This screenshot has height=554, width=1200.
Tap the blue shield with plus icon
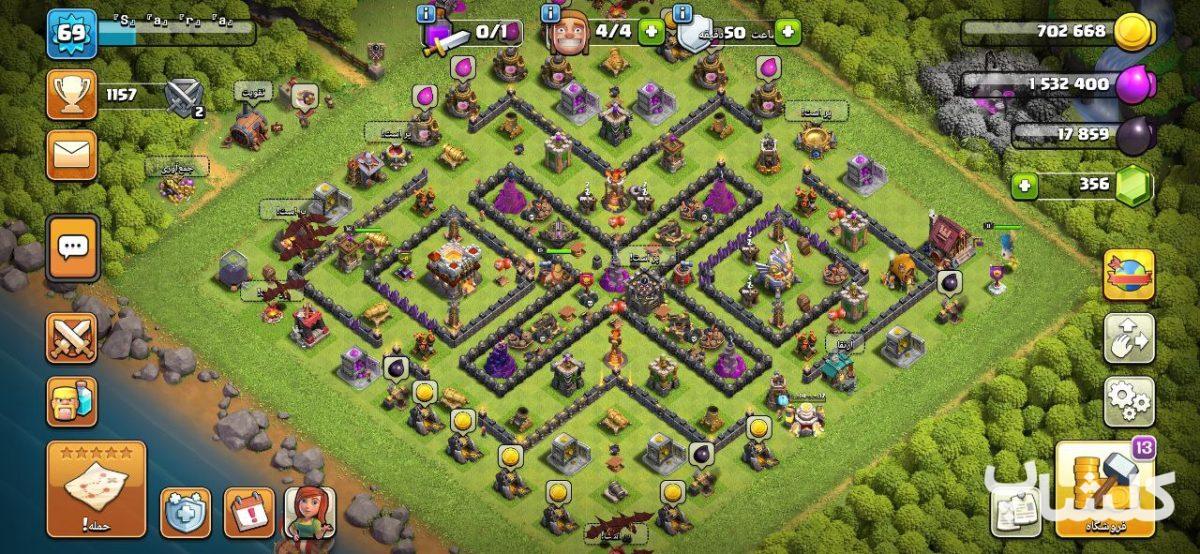[x=186, y=512]
